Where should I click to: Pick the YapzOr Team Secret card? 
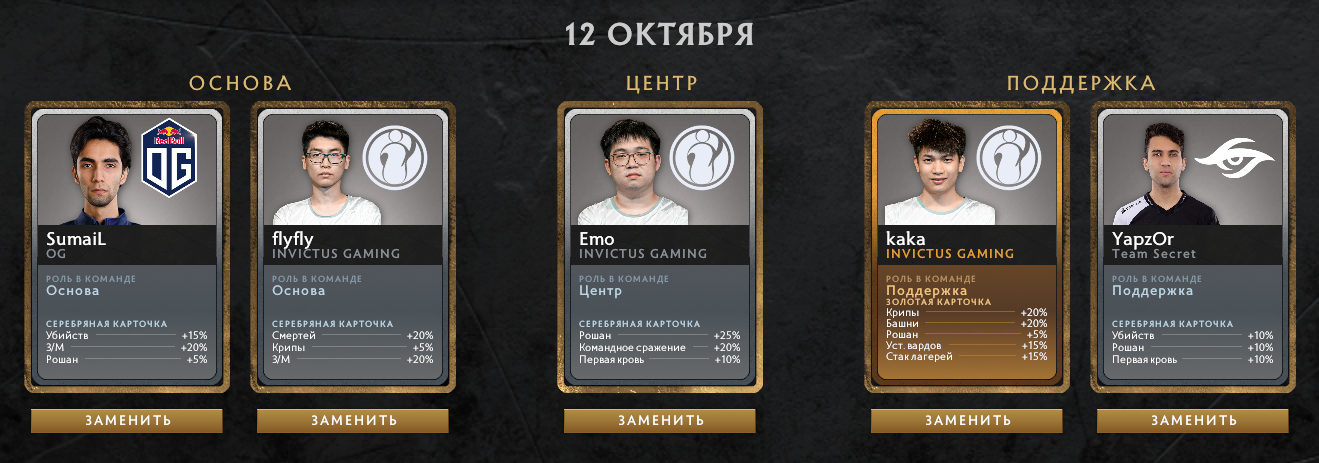click(1193, 247)
